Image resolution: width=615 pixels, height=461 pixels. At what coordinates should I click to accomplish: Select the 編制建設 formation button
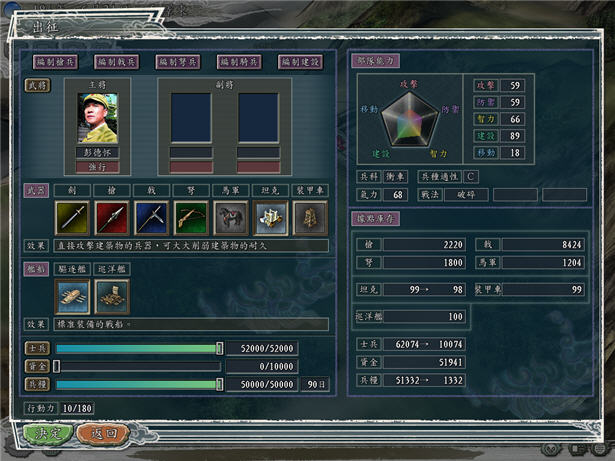click(x=301, y=62)
